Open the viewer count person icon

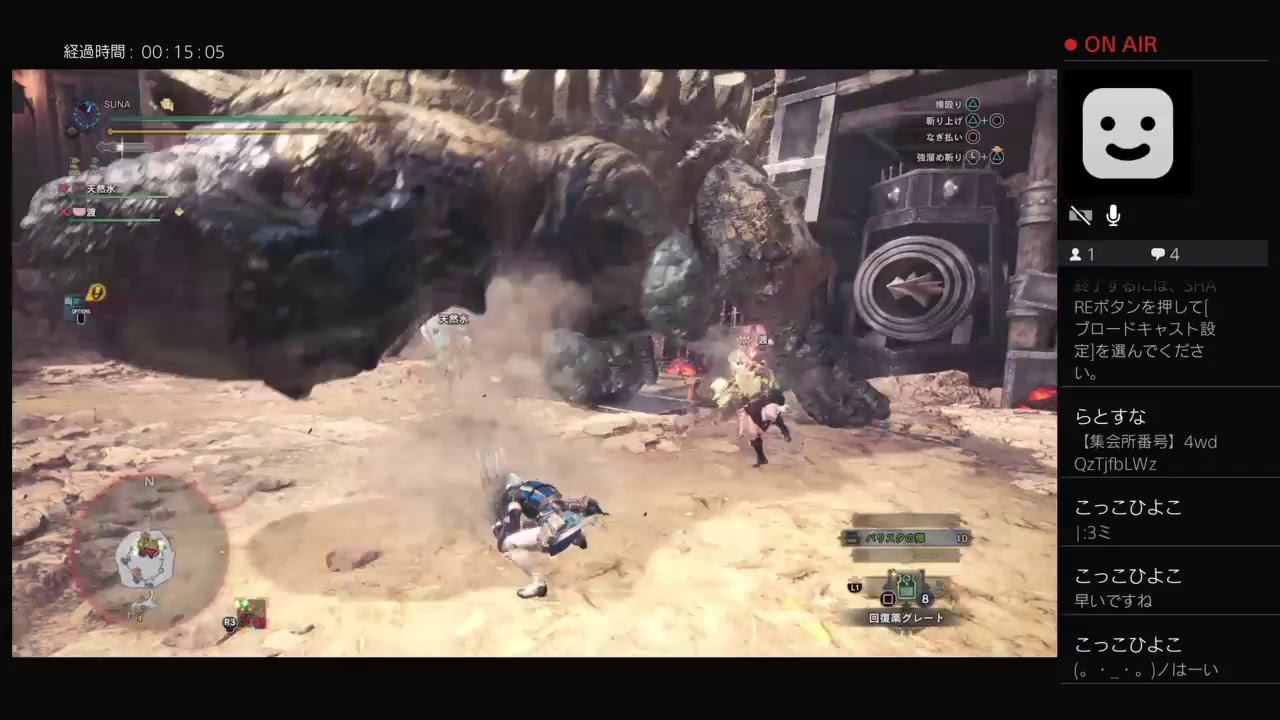tap(1077, 254)
